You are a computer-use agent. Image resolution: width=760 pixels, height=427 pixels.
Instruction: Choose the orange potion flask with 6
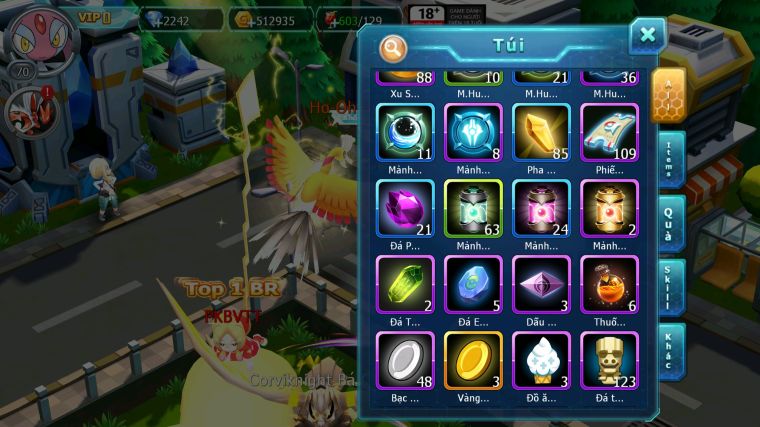609,284
